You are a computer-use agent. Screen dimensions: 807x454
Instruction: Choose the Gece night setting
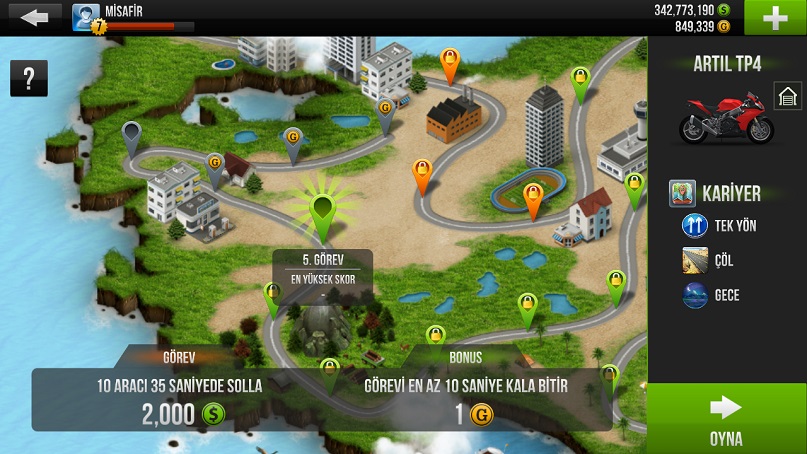click(712, 297)
